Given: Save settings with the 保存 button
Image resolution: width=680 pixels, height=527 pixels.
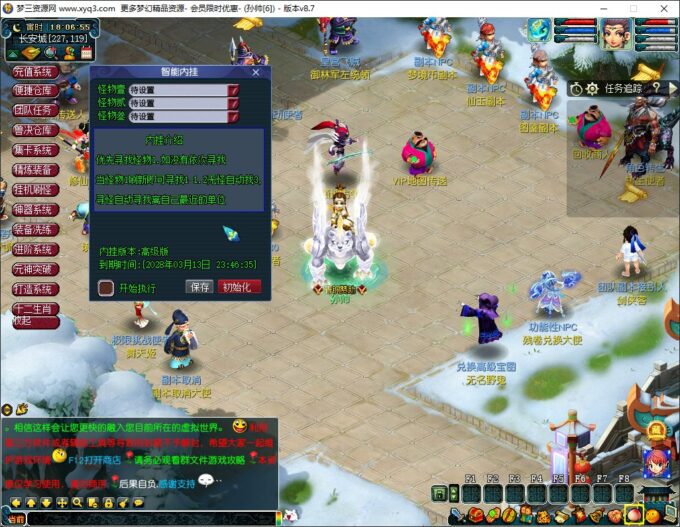Looking at the screenshot, I should [199, 287].
